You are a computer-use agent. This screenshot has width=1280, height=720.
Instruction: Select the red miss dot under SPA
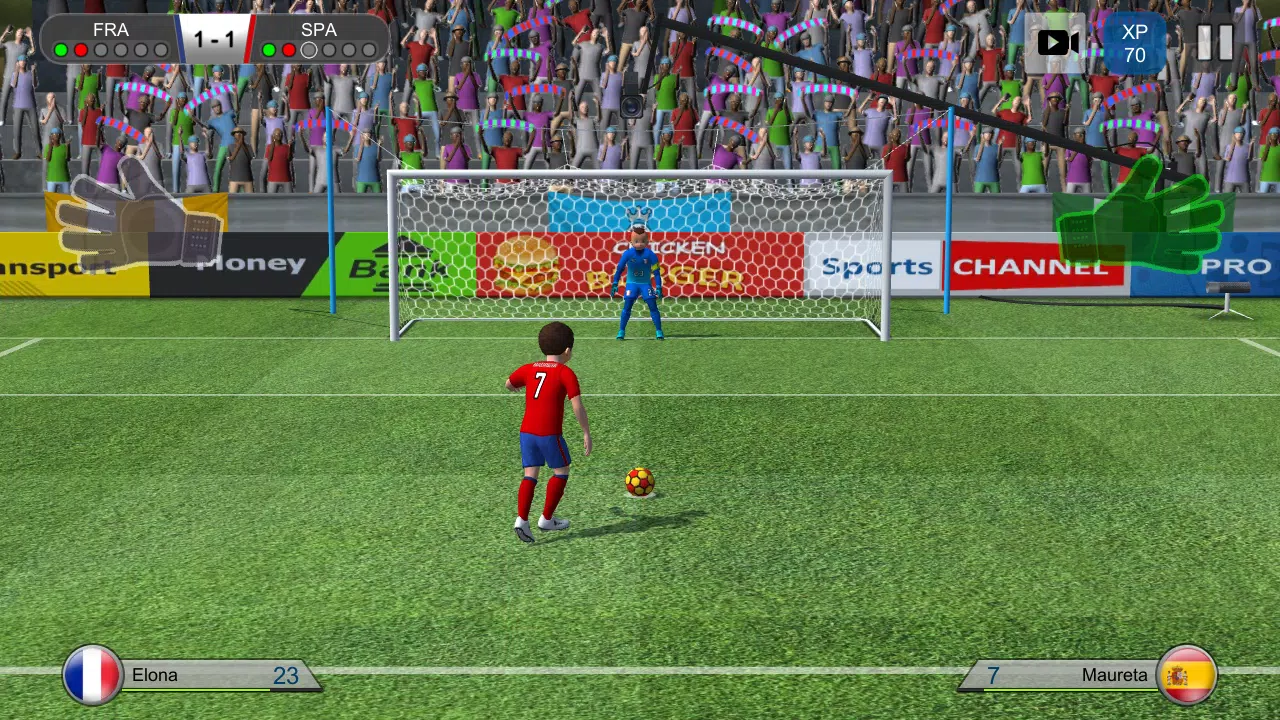pyautogui.click(x=289, y=50)
